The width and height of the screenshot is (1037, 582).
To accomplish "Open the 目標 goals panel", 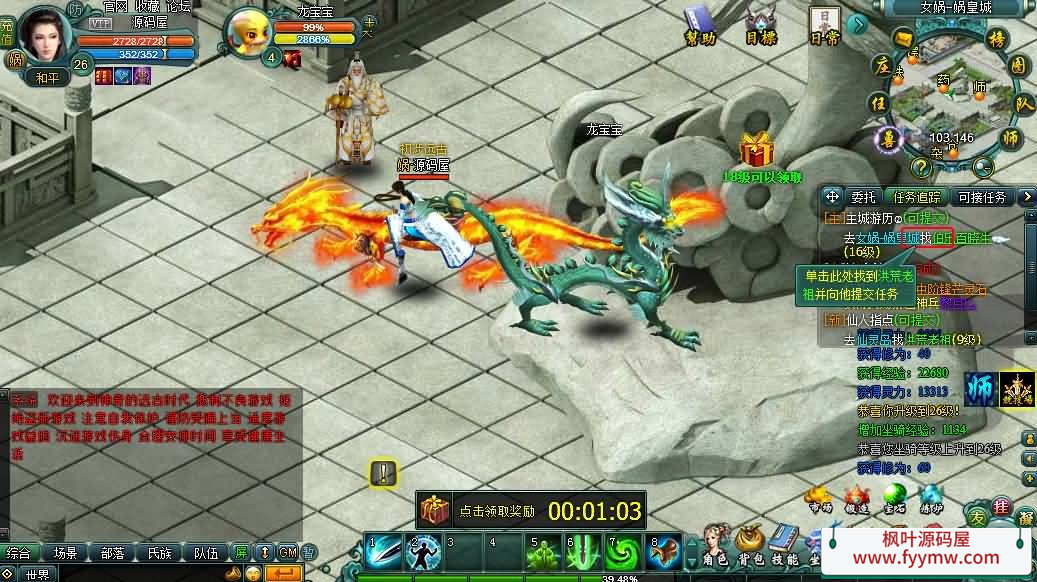I will 761,22.
